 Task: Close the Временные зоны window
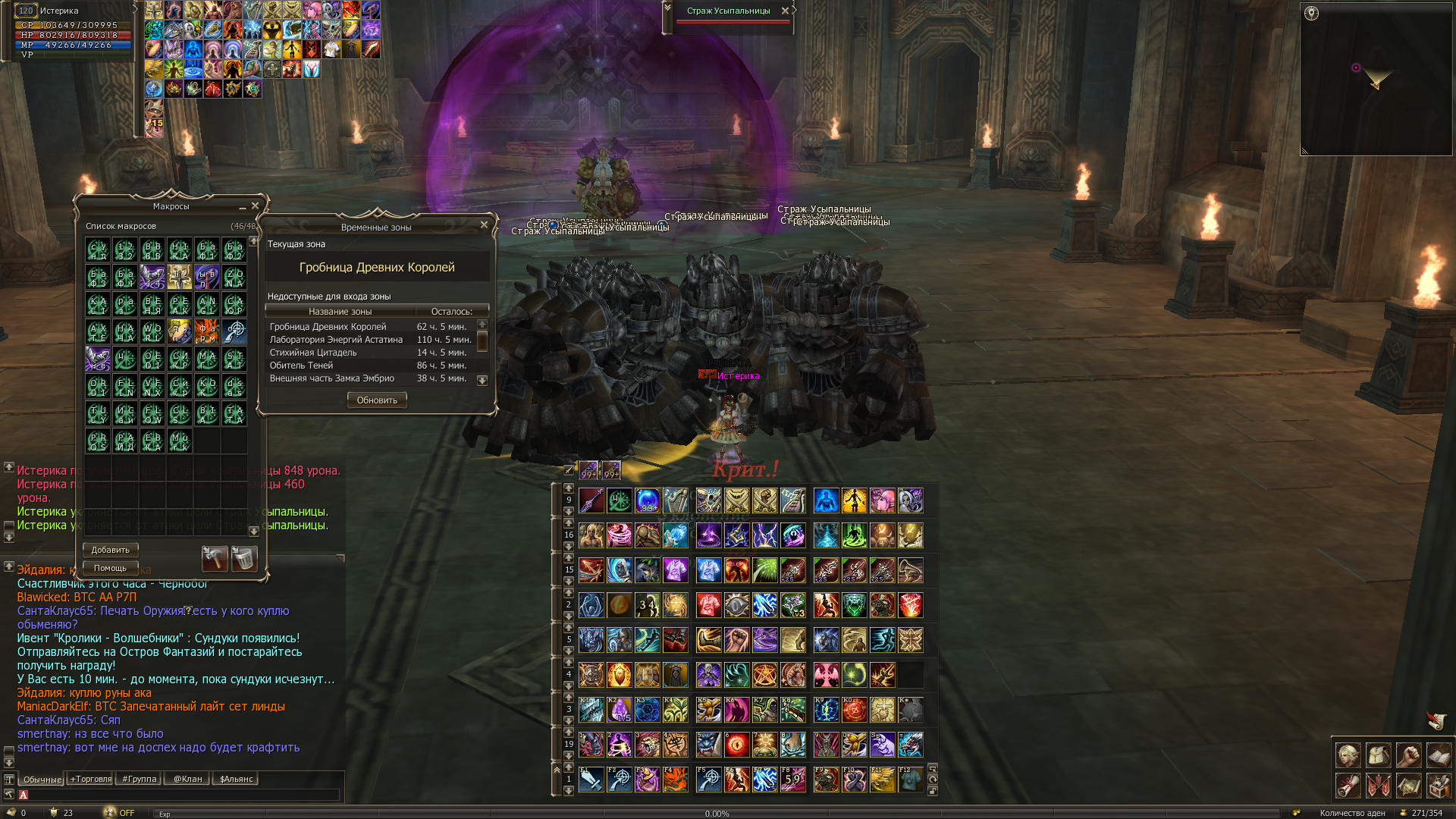(484, 225)
